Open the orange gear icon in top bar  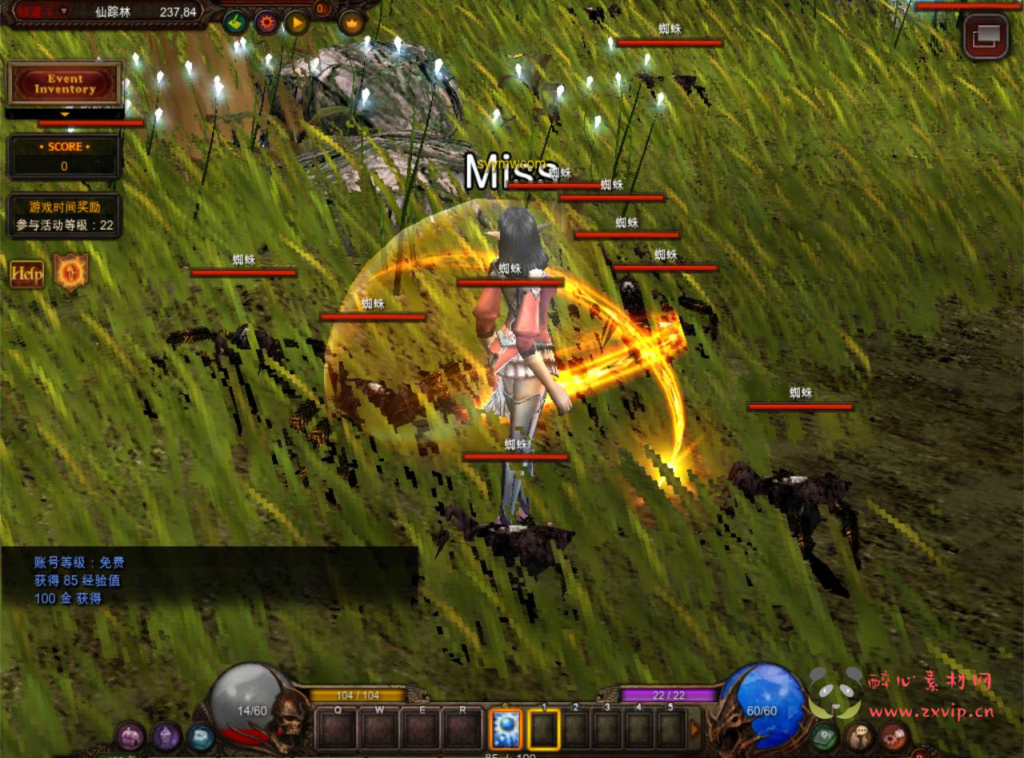266,22
